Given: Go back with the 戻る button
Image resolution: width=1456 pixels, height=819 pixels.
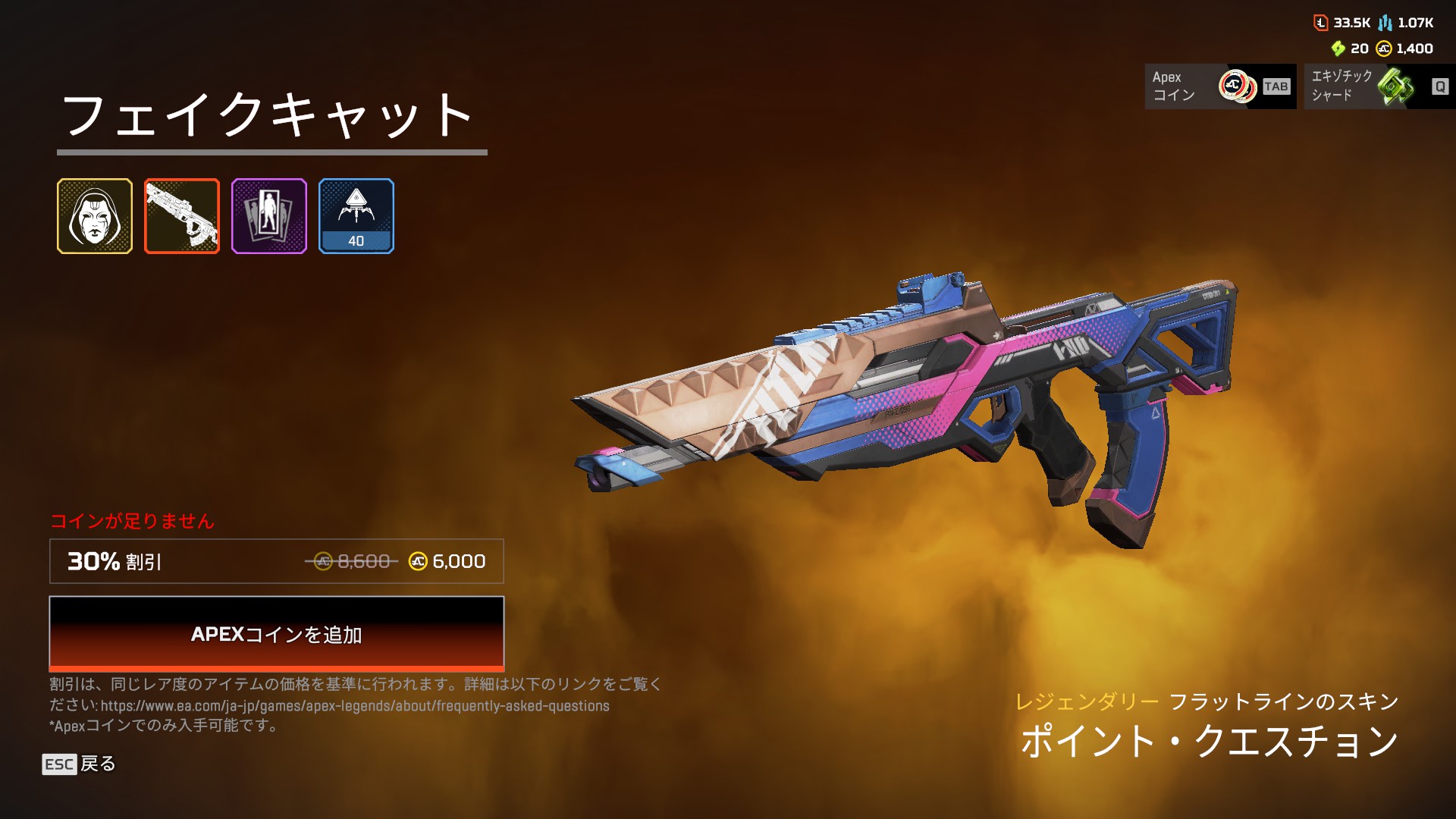Looking at the screenshot, I should pyautogui.click(x=80, y=764).
